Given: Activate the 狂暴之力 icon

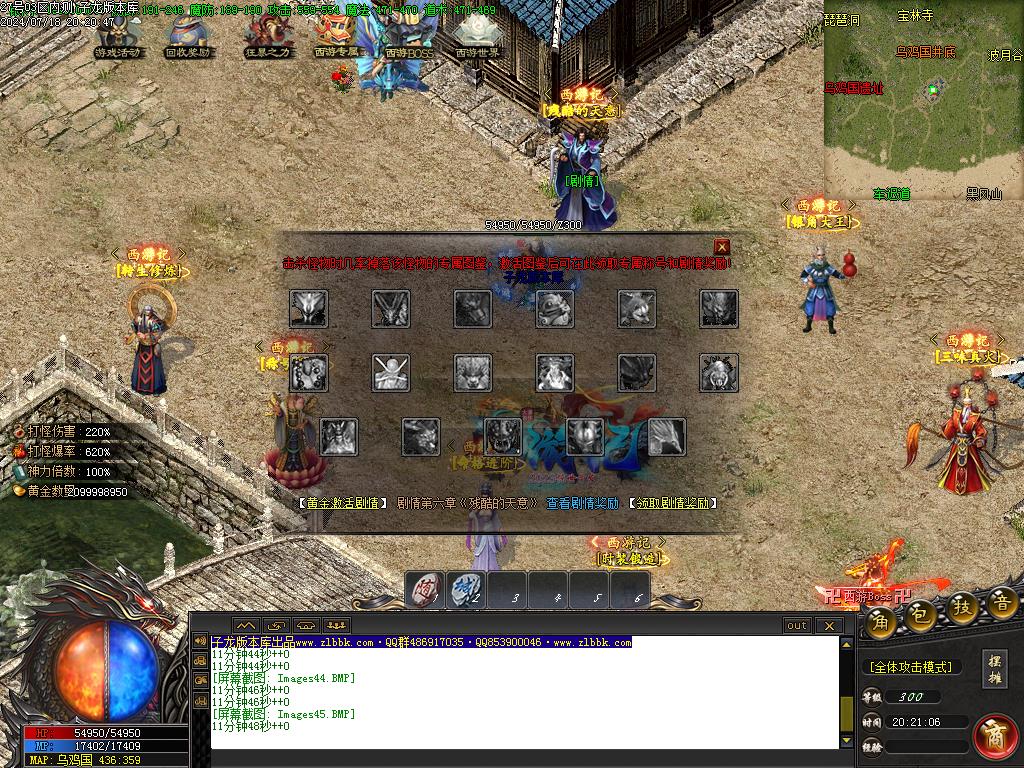Looking at the screenshot, I should tap(267, 36).
